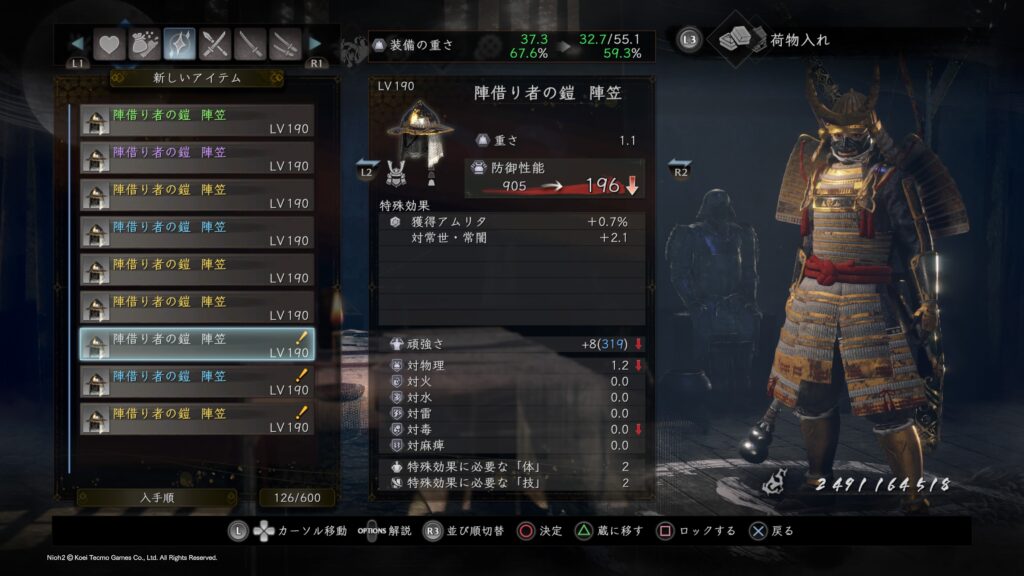Click the left arrow beside the category tabs
The height and width of the screenshot is (576, 1024).
coord(77,44)
